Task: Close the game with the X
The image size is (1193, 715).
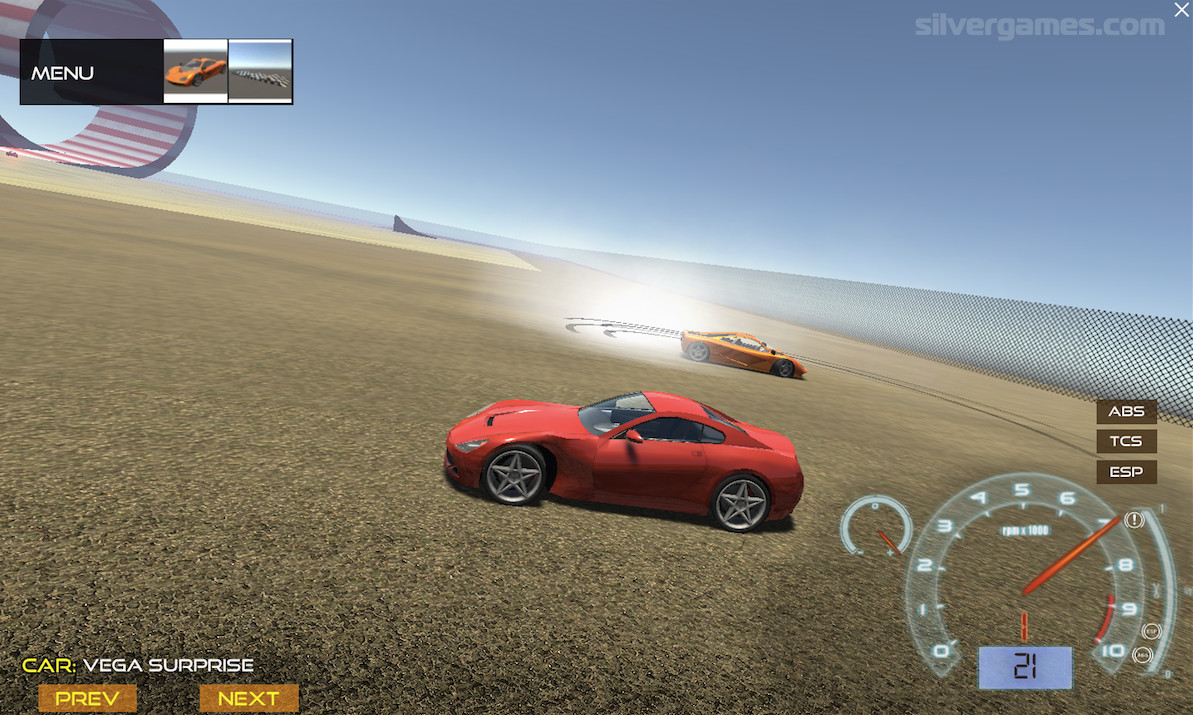Action: (x=1181, y=9)
